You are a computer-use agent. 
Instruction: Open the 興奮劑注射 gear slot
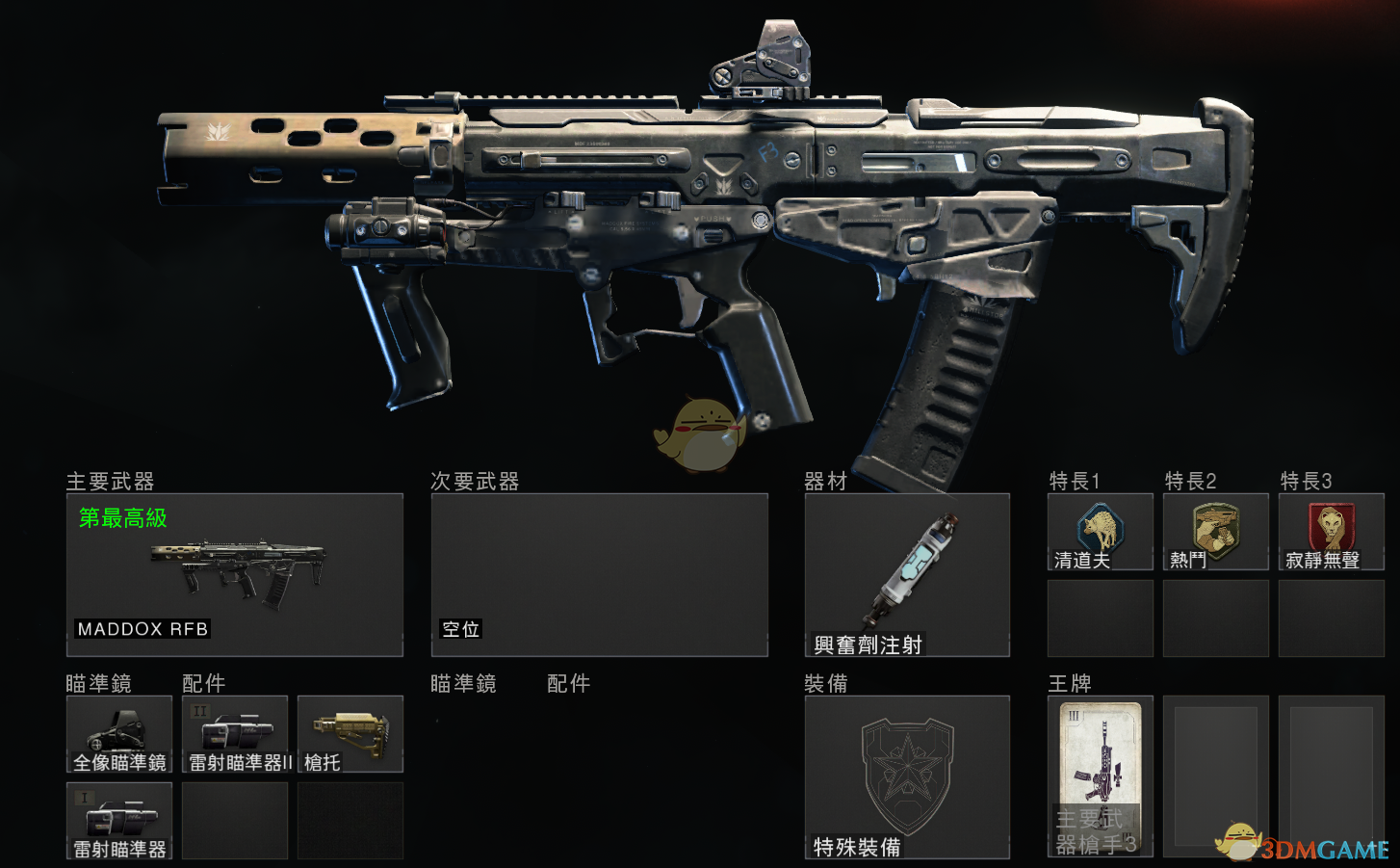pyautogui.click(x=907, y=575)
